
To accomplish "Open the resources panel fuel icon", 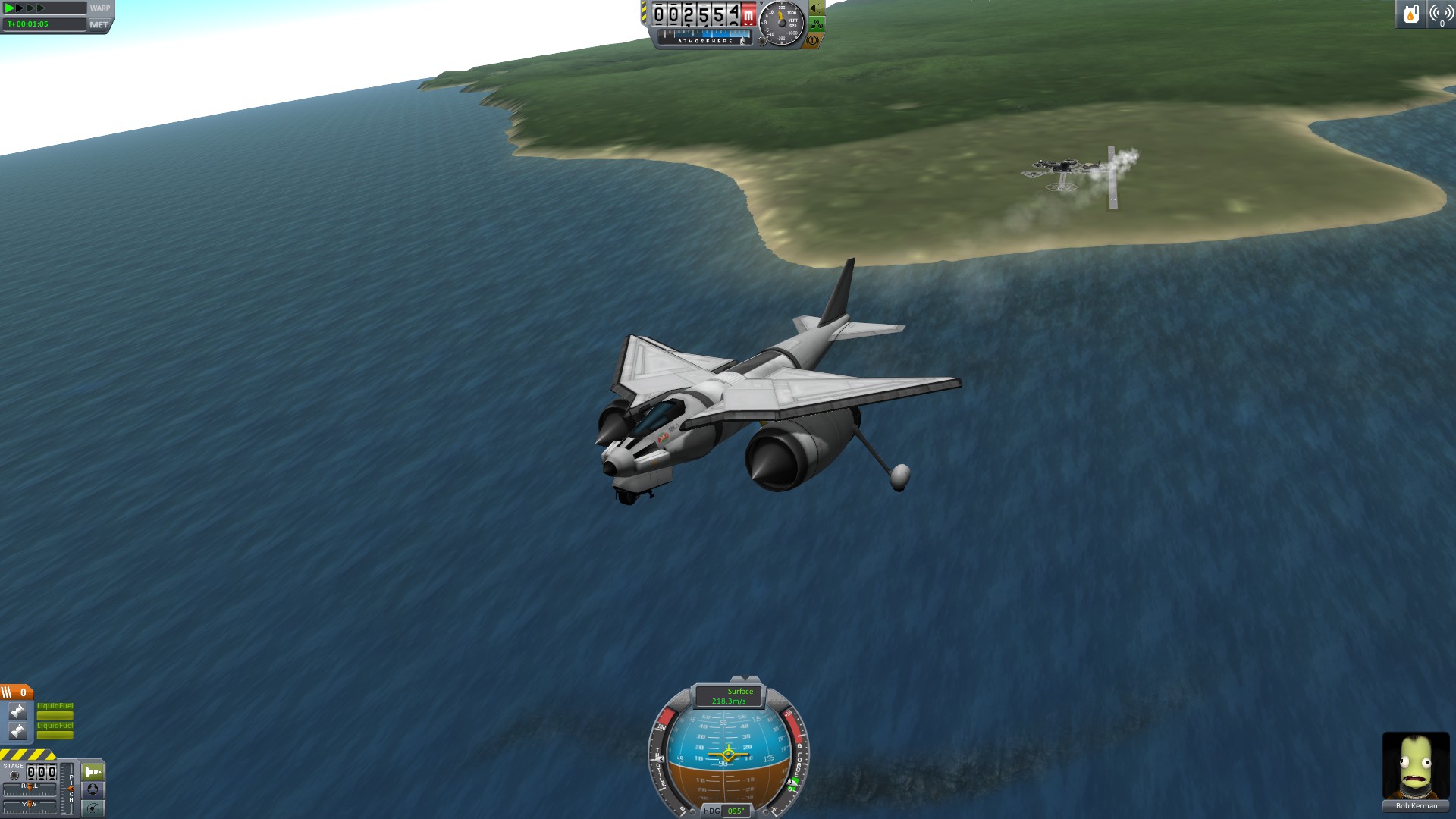I will [1410, 14].
